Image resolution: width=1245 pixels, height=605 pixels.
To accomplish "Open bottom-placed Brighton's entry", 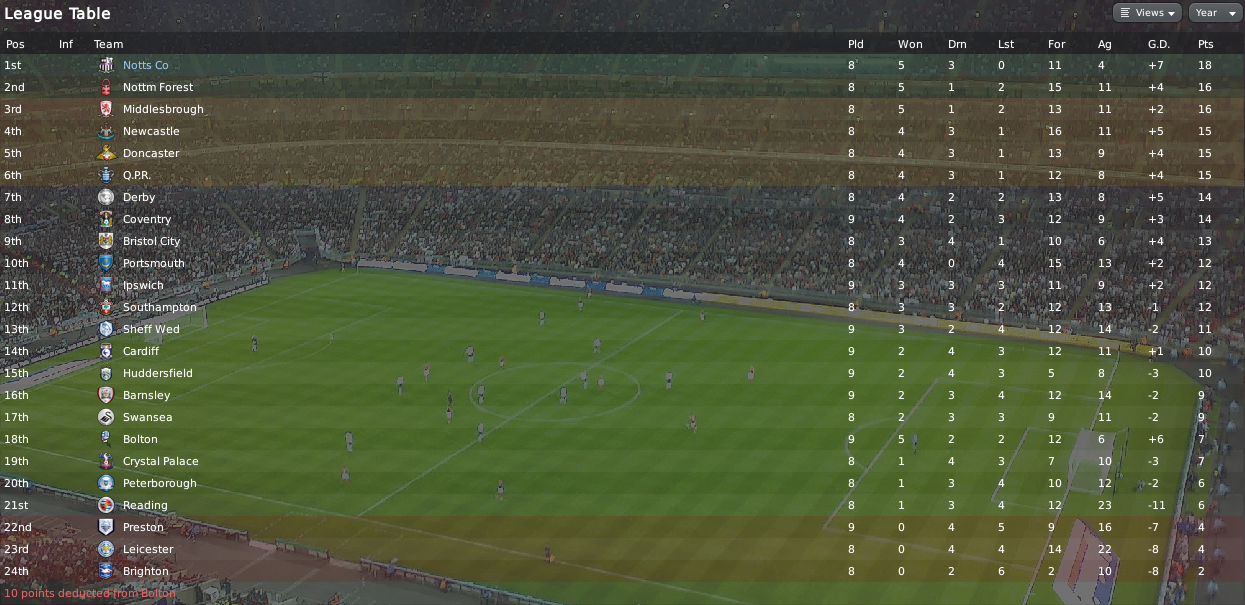I will [146, 571].
